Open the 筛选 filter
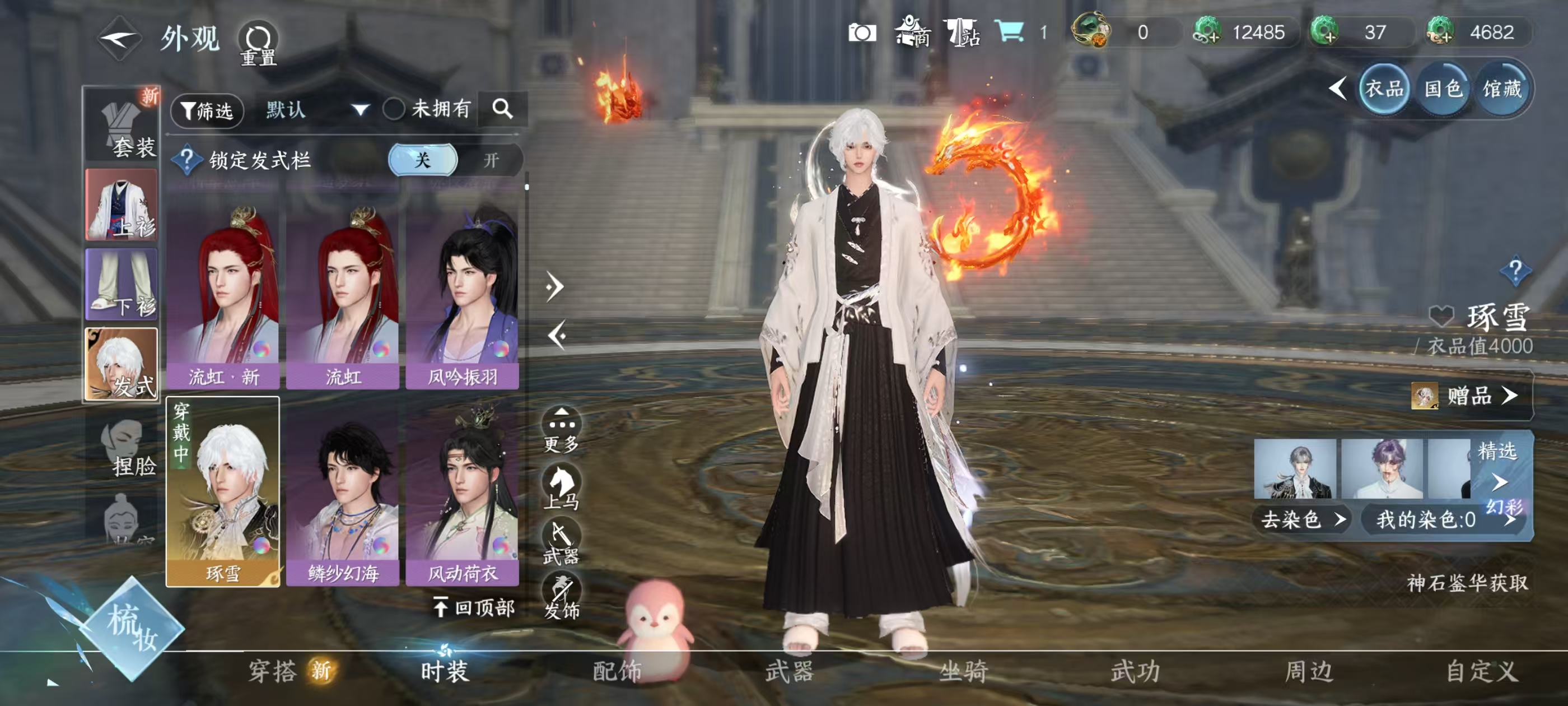1568x706 pixels. [x=208, y=111]
